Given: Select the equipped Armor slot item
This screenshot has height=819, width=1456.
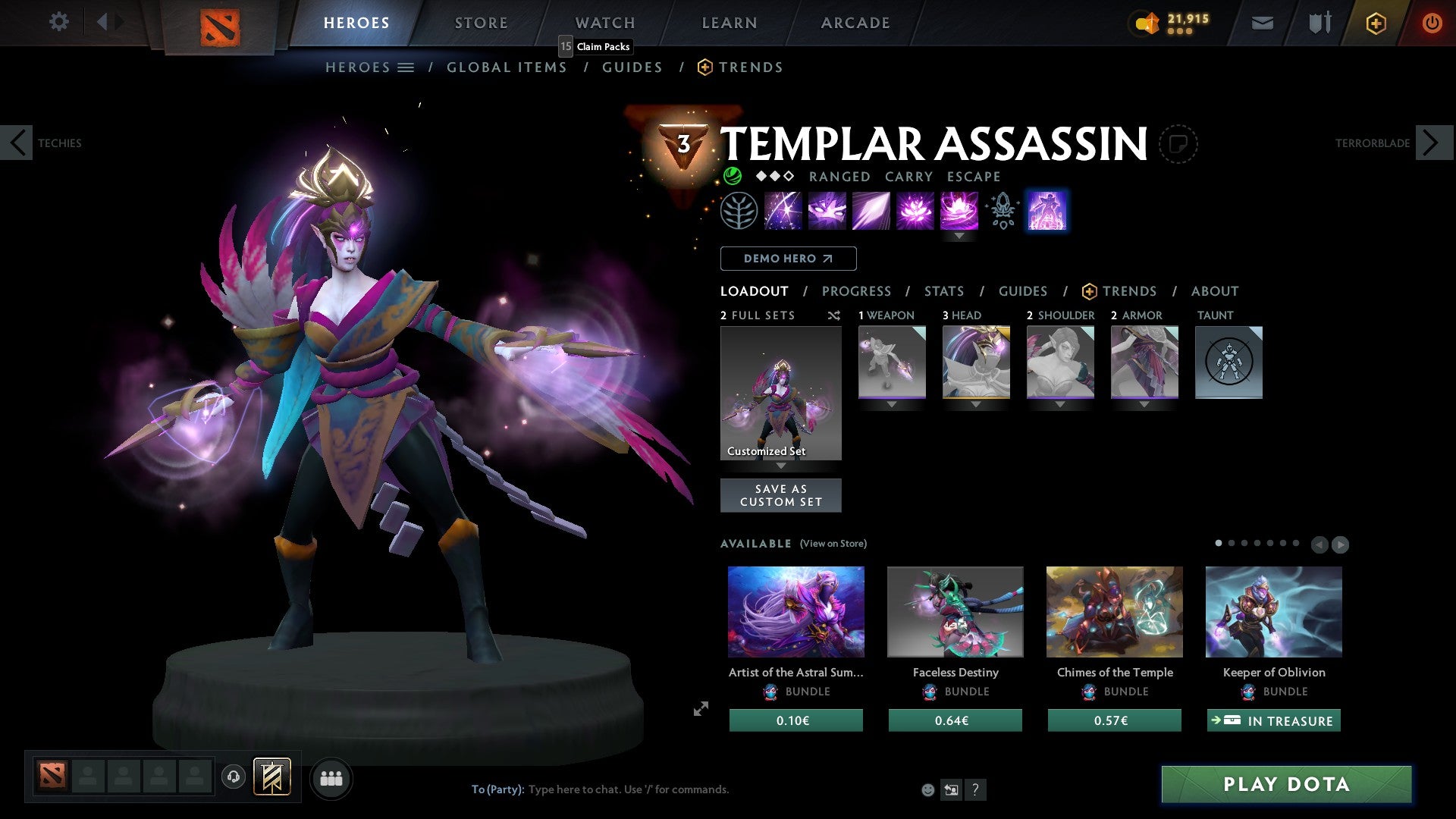Looking at the screenshot, I should point(1144,362).
